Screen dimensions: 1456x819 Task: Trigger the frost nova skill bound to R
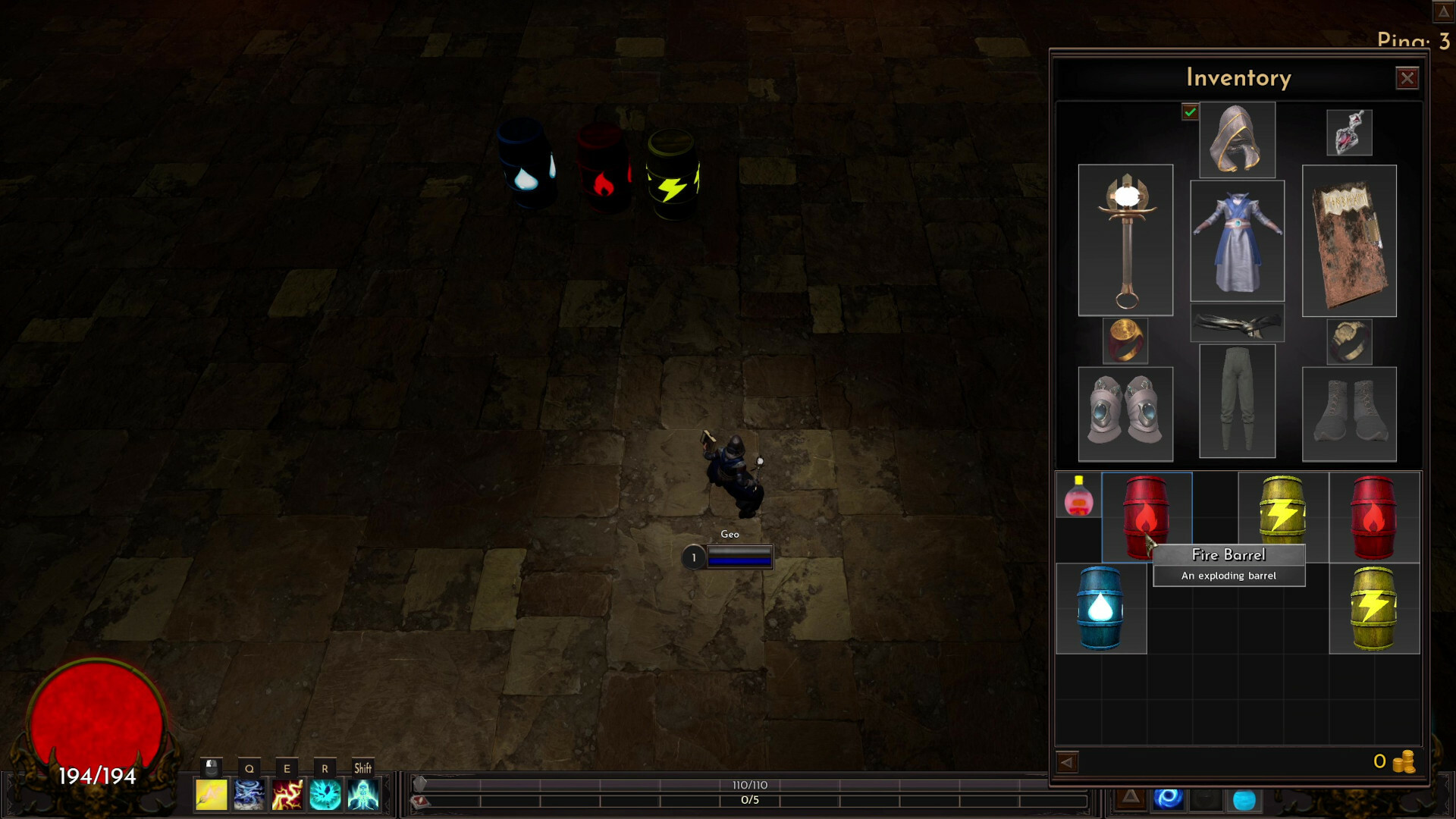click(x=325, y=795)
